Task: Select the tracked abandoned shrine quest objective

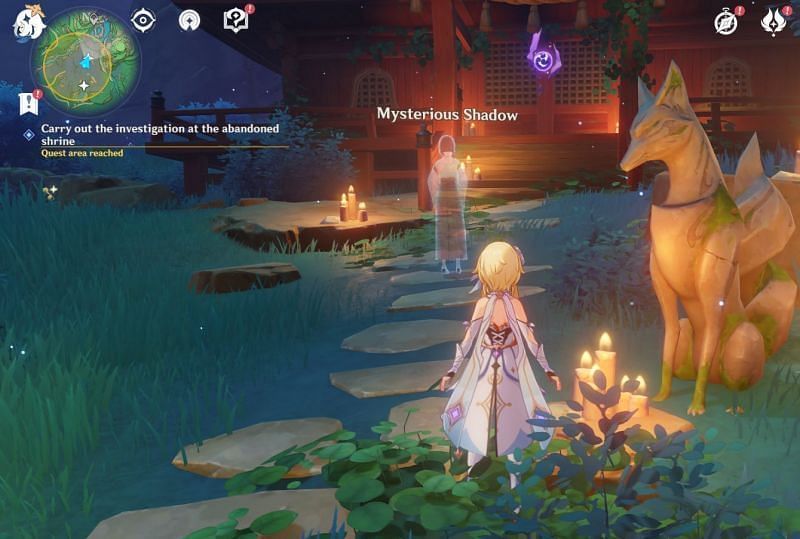Action: [x=159, y=134]
